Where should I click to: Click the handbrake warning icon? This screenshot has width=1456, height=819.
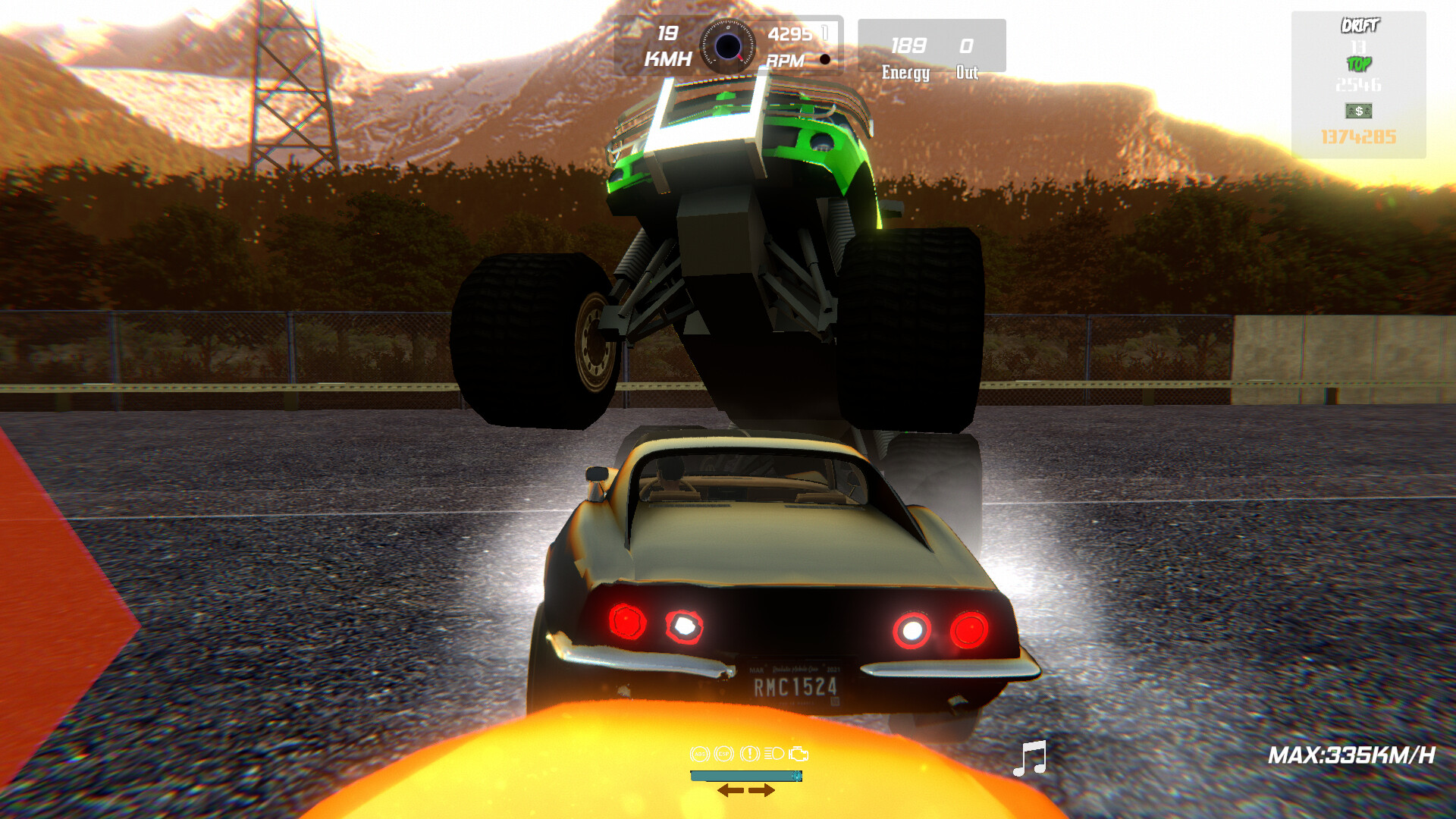[x=749, y=753]
